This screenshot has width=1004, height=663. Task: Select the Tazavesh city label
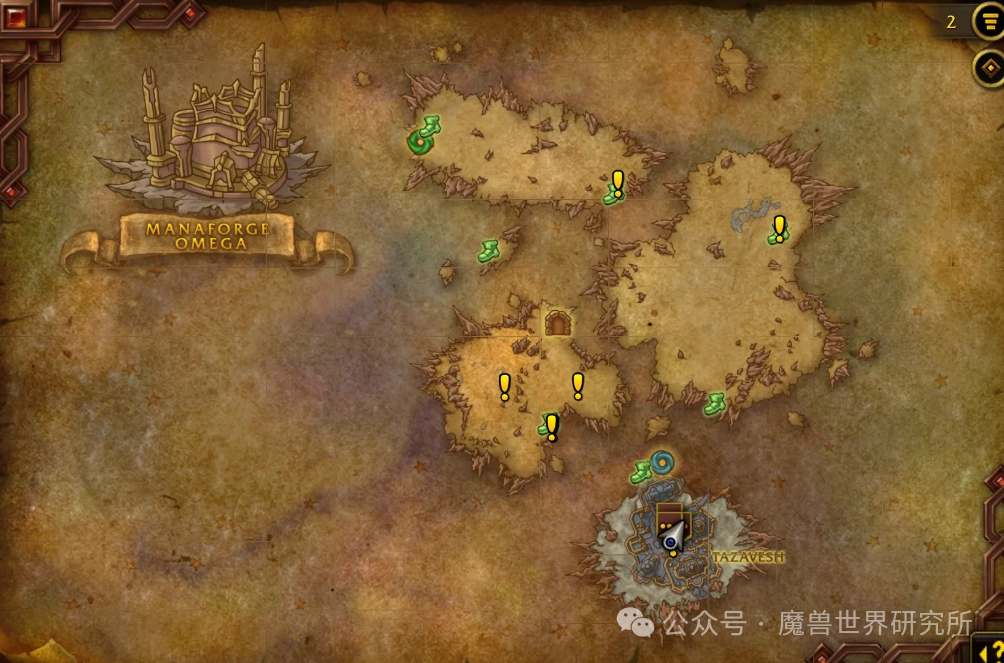[748, 557]
